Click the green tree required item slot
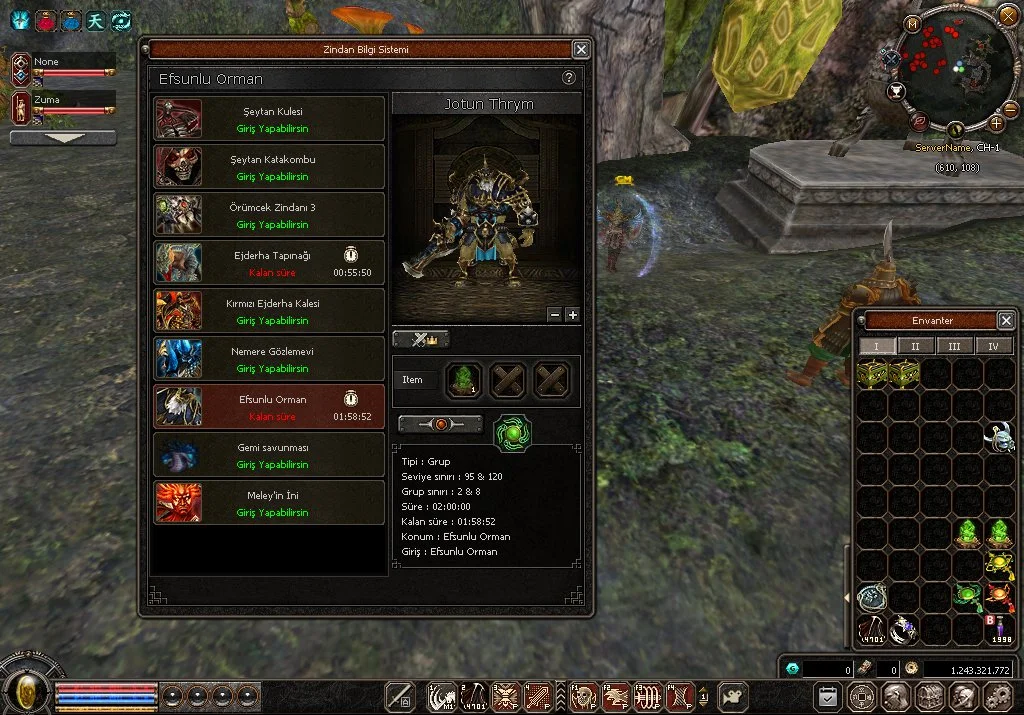The image size is (1024, 715). point(464,380)
